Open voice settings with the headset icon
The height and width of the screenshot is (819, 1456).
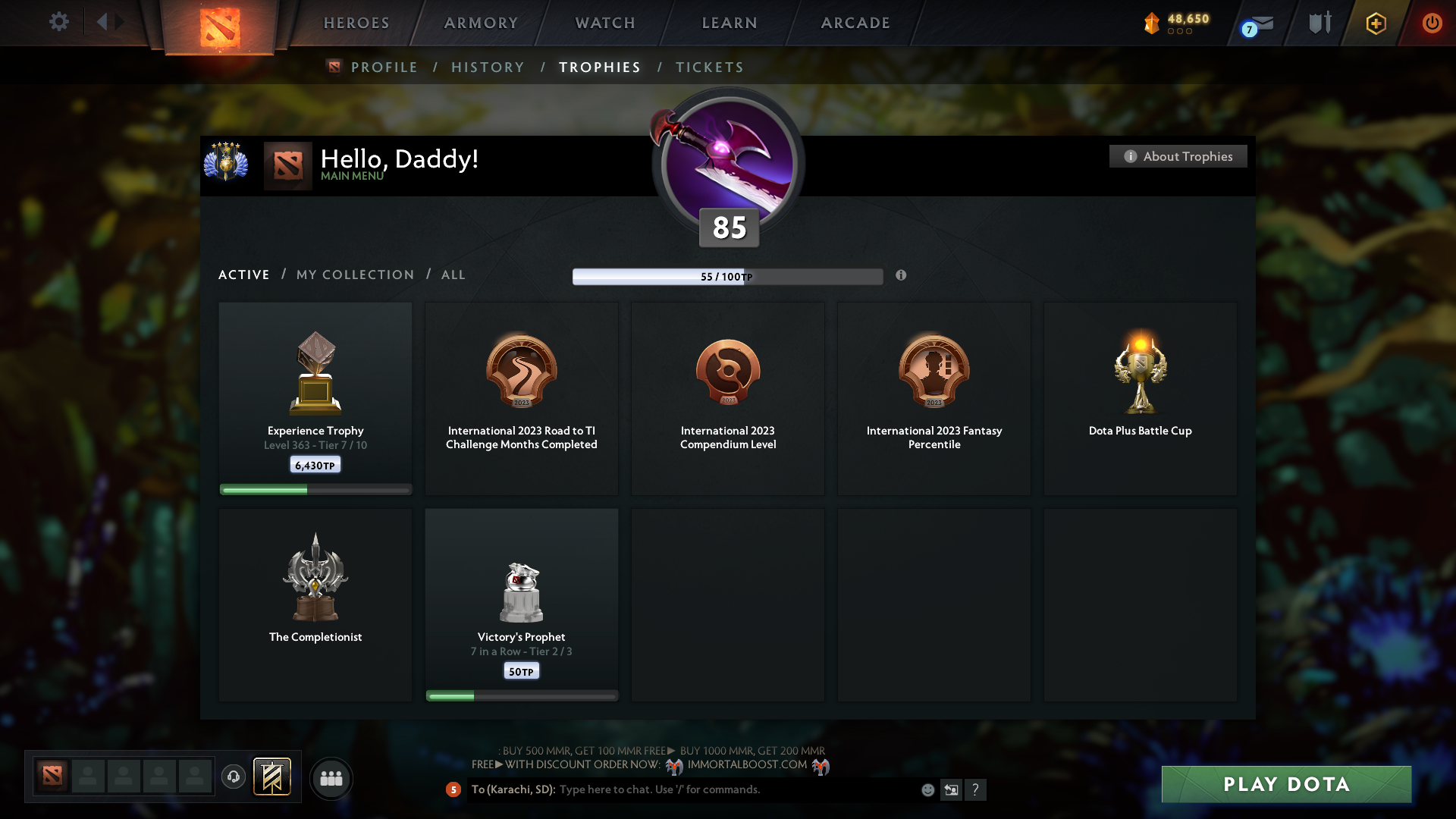[x=233, y=777]
